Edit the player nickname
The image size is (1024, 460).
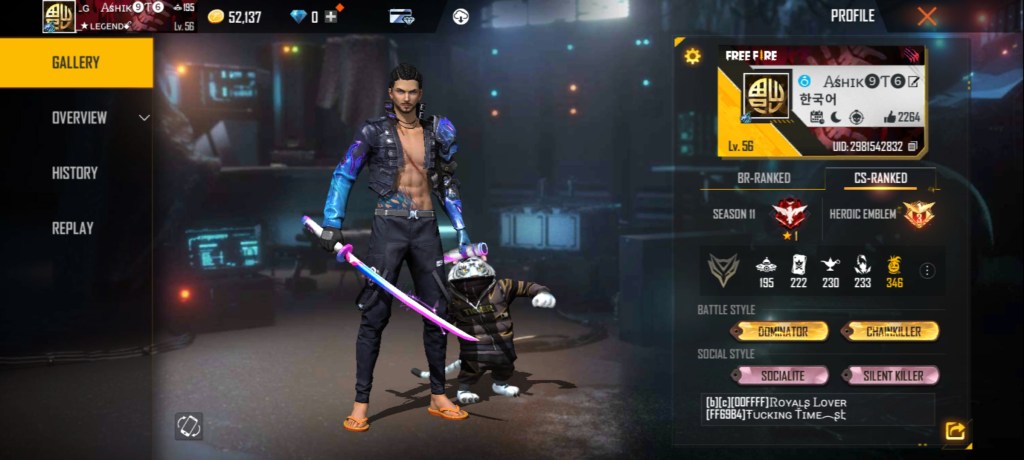pyautogui.click(x=914, y=81)
